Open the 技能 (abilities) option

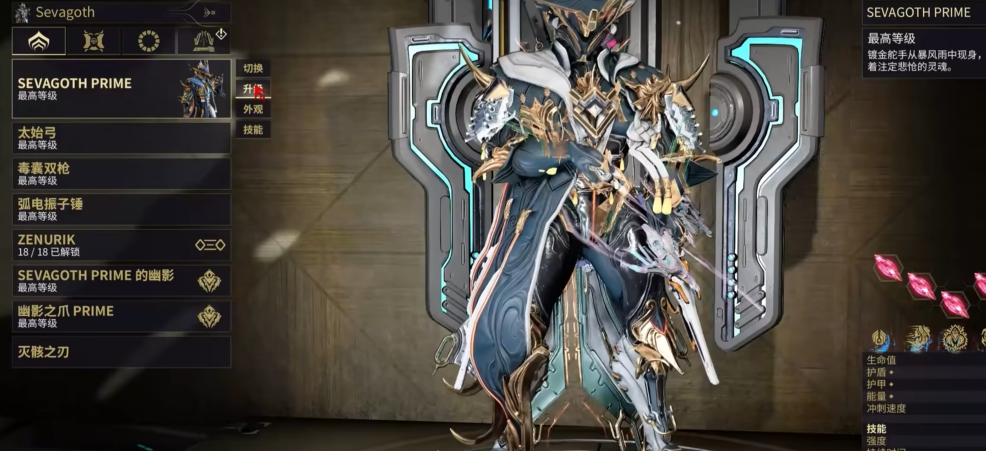(252, 129)
